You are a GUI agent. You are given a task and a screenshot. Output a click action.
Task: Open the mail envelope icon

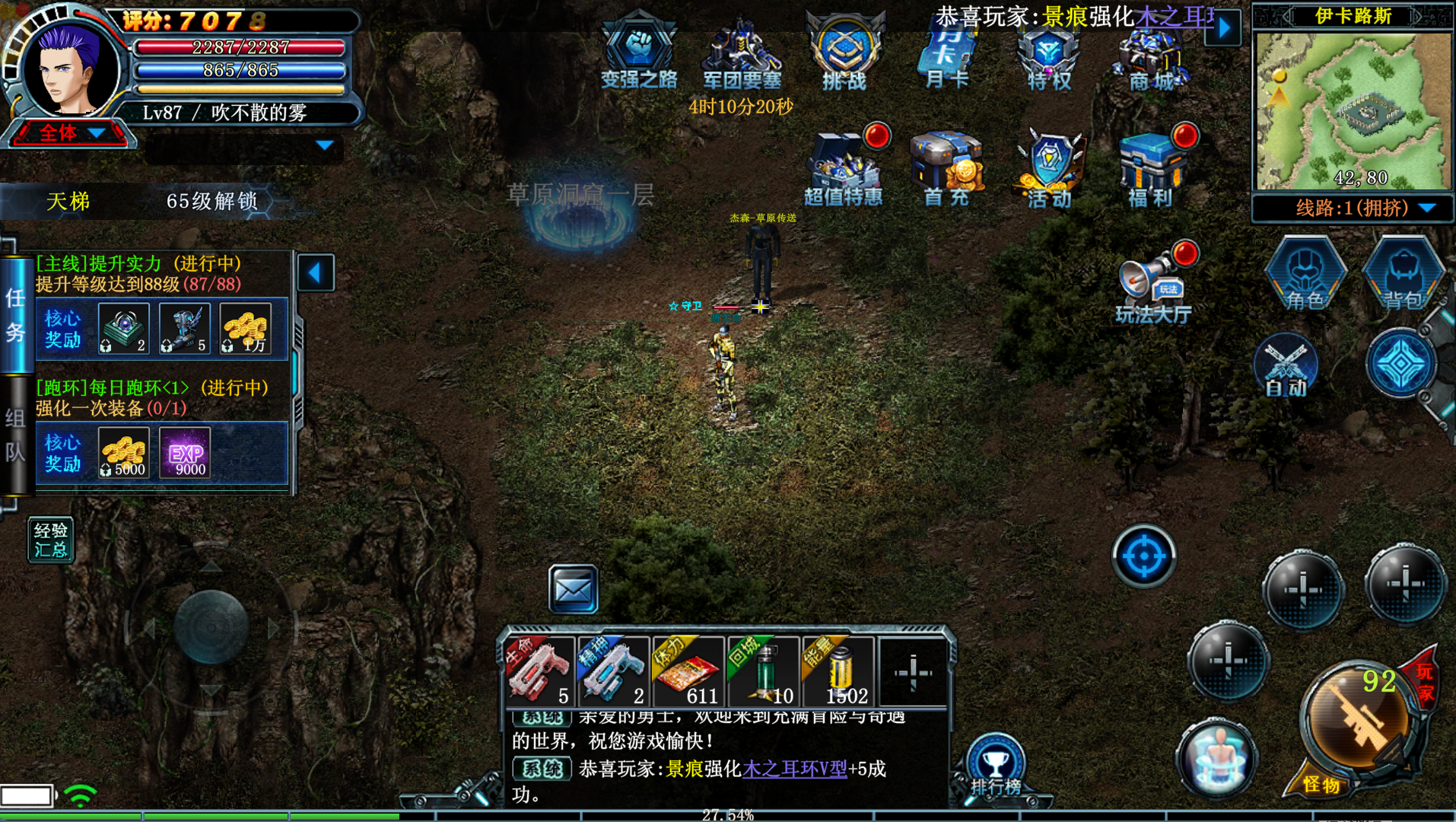(573, 589)
